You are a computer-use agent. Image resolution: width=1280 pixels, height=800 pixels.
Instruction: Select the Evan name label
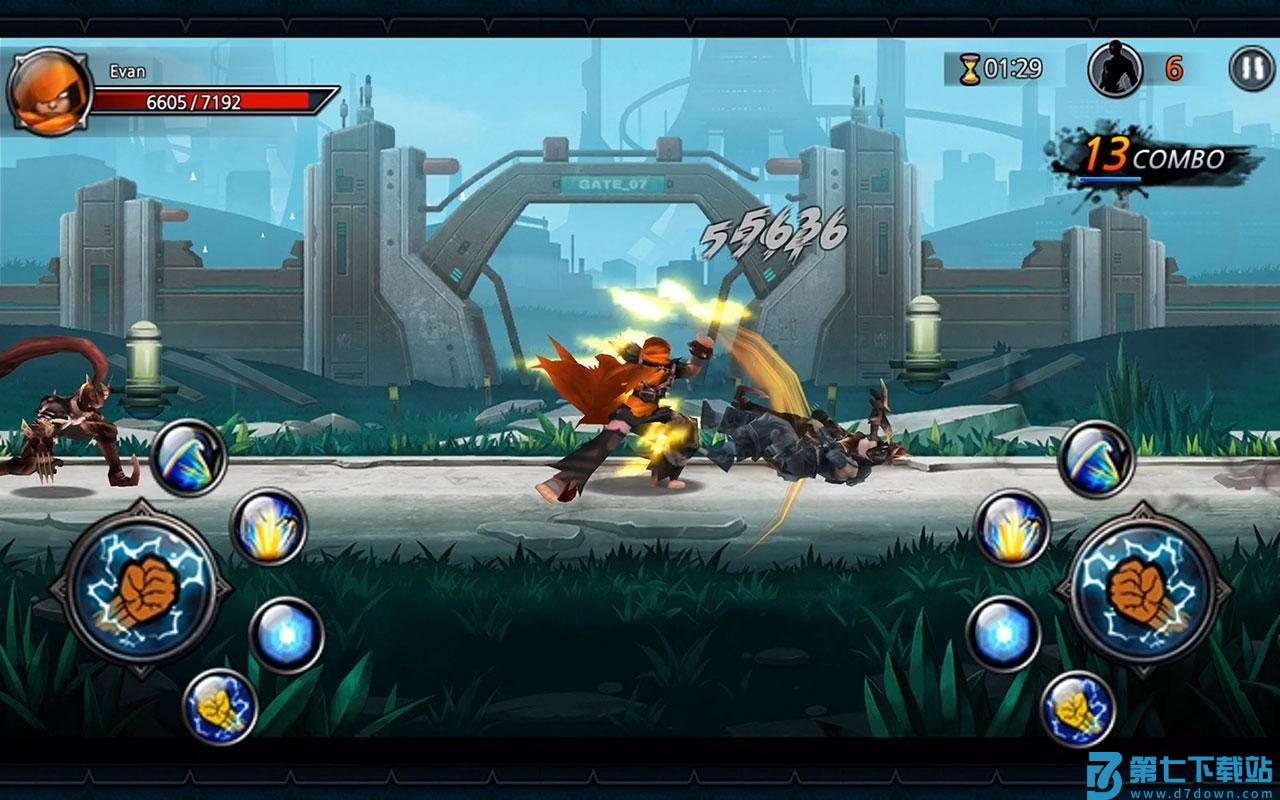(x=128, y=71)
